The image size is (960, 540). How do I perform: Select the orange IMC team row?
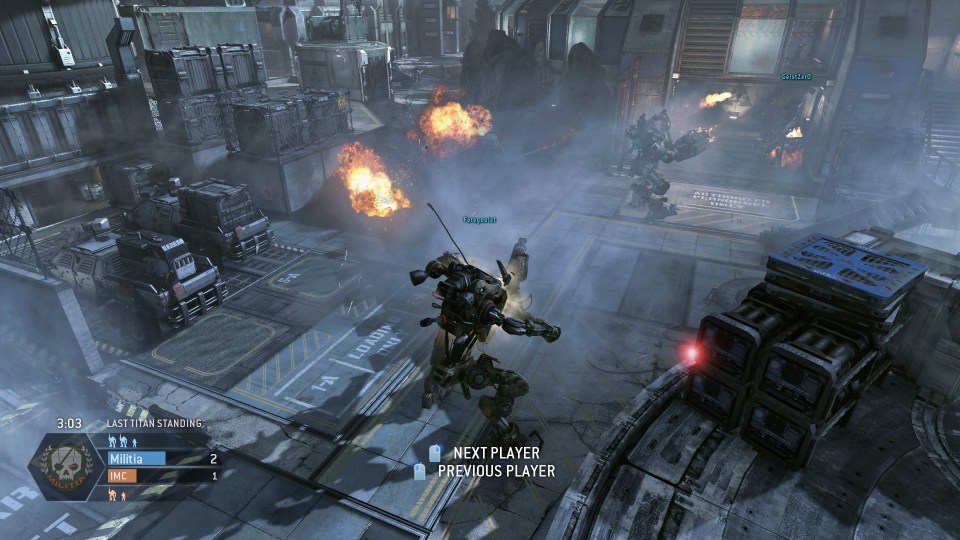[160, 476]
